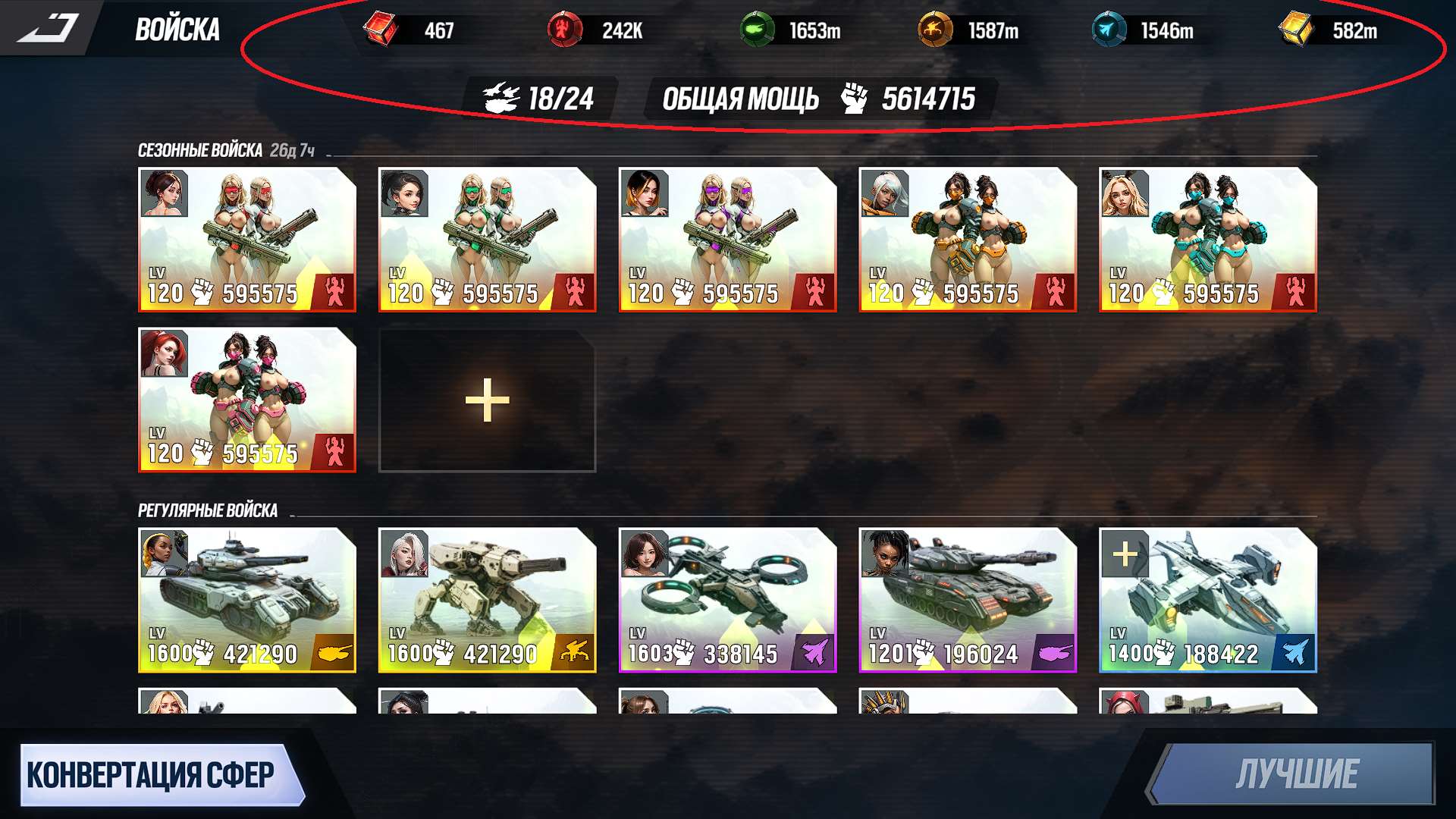
Task: Select the level 1201 tank troop card
Action: click(967, 600)
